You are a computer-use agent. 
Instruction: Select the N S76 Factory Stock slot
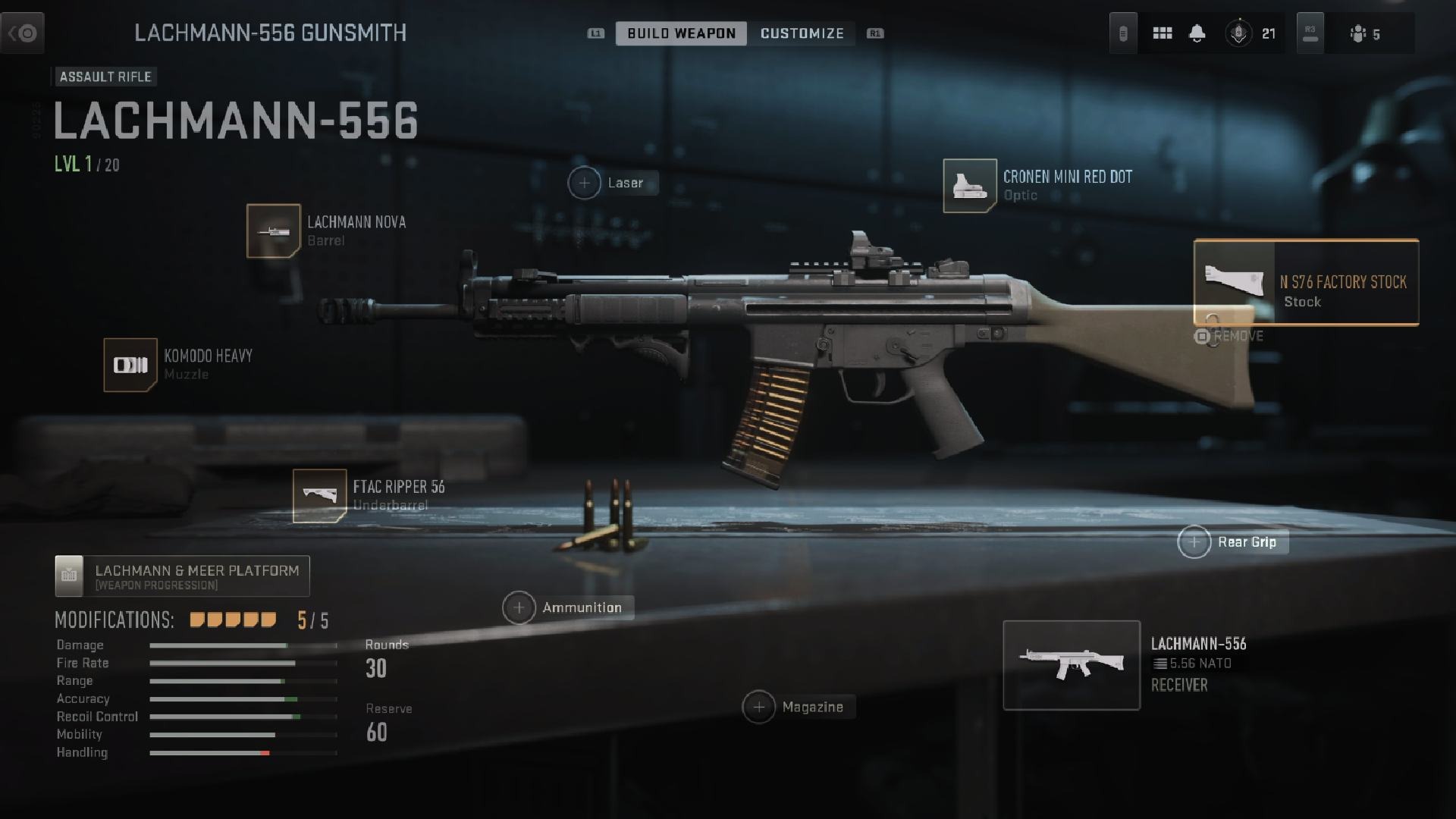(x=1306, y=283)
